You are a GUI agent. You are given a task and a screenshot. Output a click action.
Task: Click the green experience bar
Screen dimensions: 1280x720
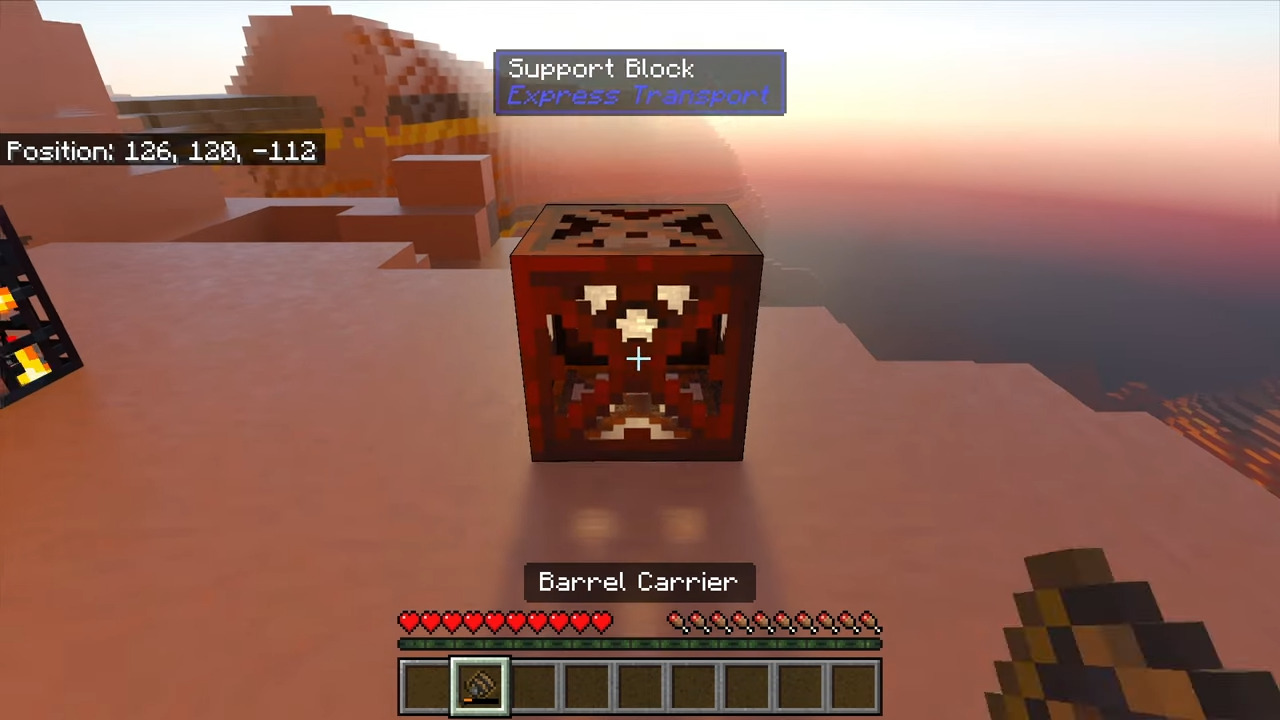[x=640, y=645]
